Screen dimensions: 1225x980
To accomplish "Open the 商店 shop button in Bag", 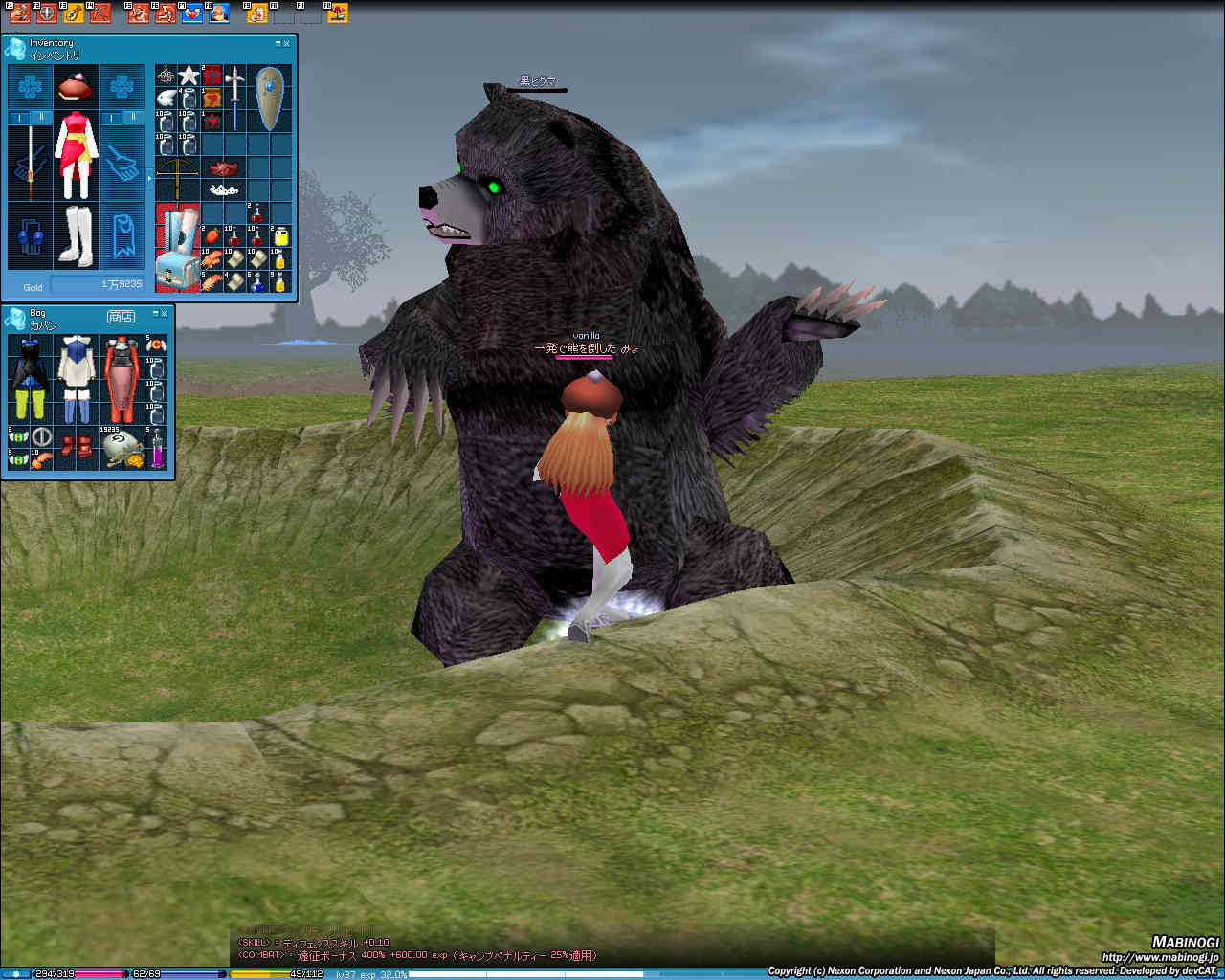I will 121,316.
